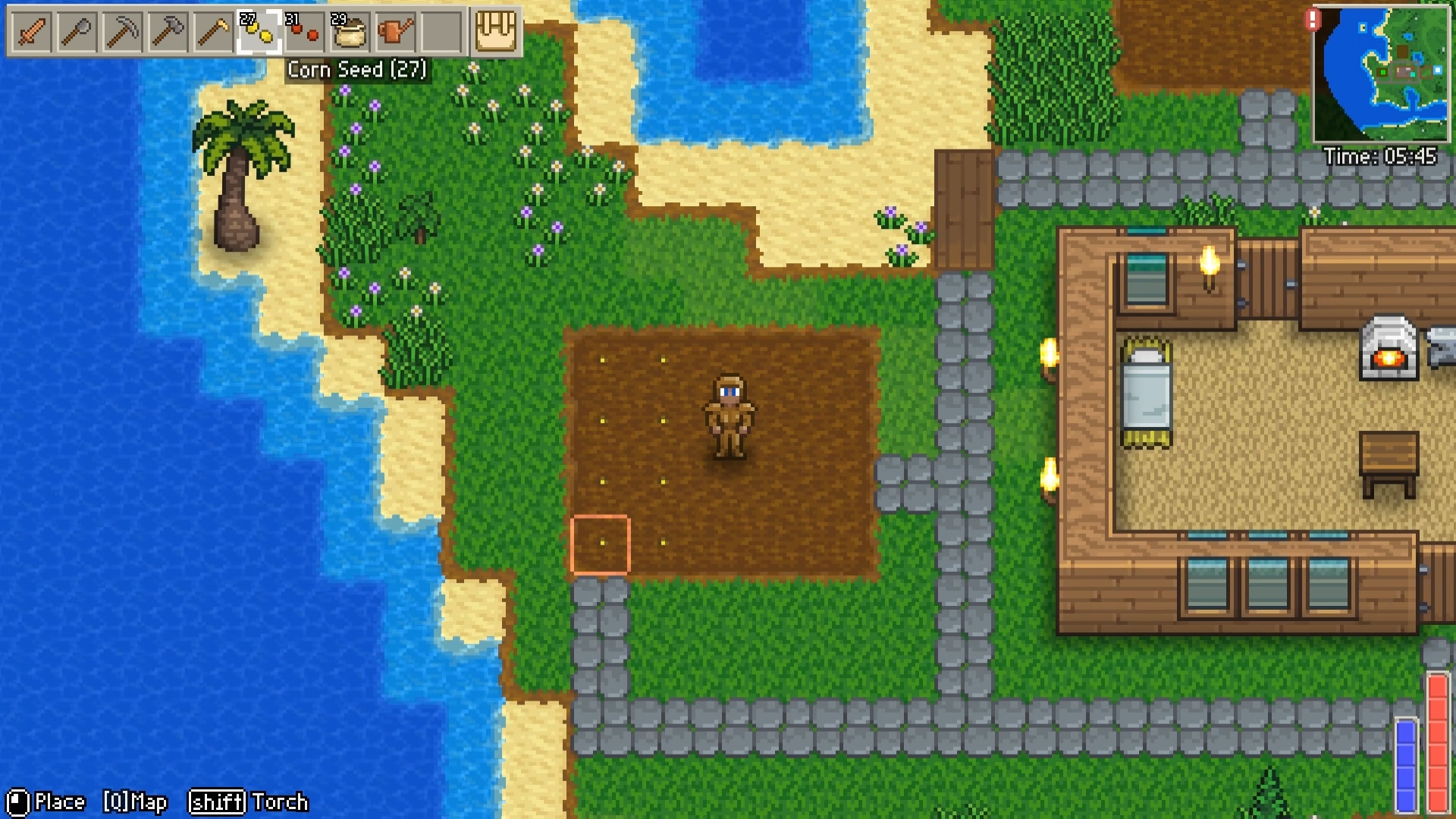Image resolution: width=1456 pixels, height=819 pixels.
Task: Click the minimap in the corner
Action: pos(1380,74)
